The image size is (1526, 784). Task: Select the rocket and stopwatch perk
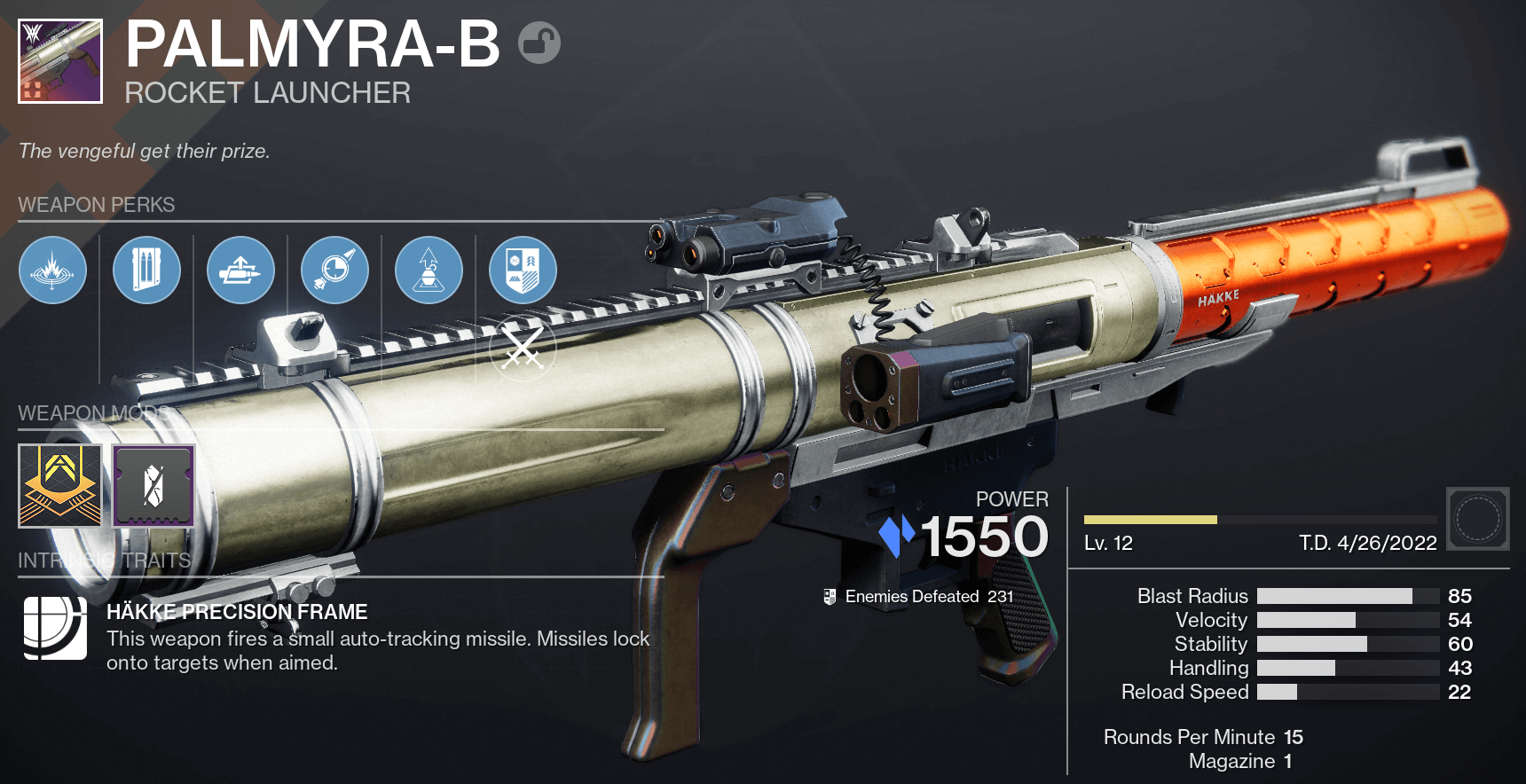point(334,270)
